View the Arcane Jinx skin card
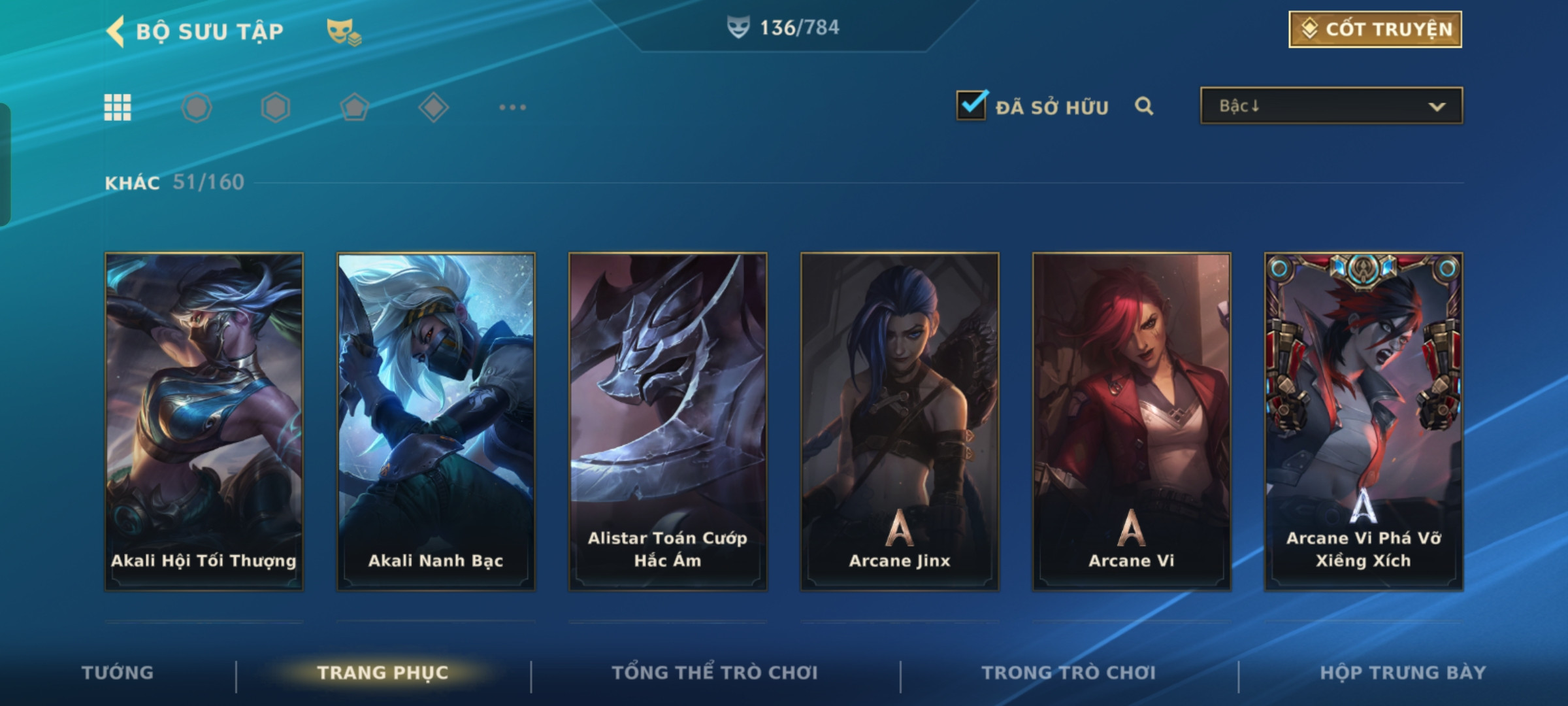 click(900, 422)
